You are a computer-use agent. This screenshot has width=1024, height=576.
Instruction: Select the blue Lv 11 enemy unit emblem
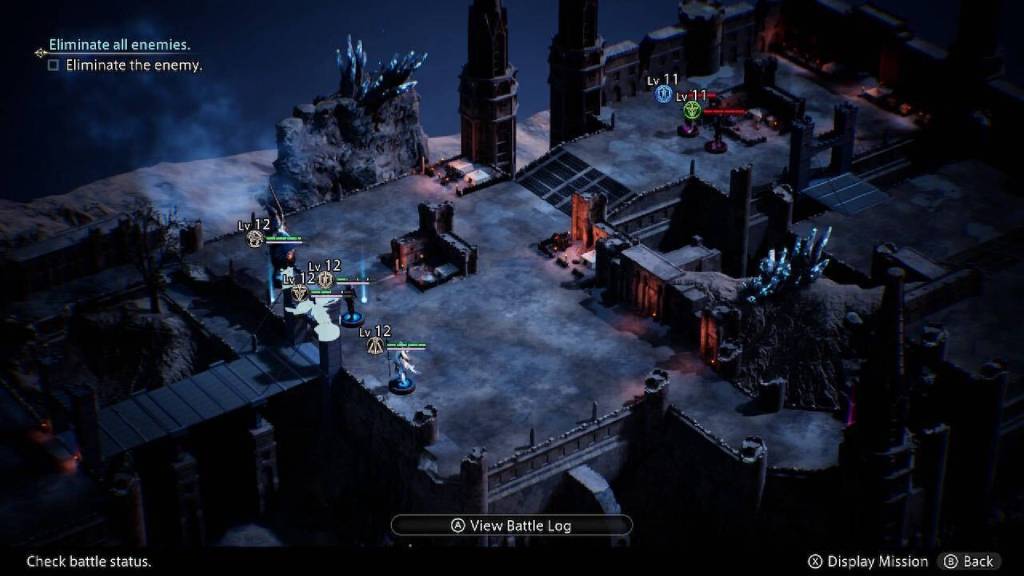click(x=663, y=94)
